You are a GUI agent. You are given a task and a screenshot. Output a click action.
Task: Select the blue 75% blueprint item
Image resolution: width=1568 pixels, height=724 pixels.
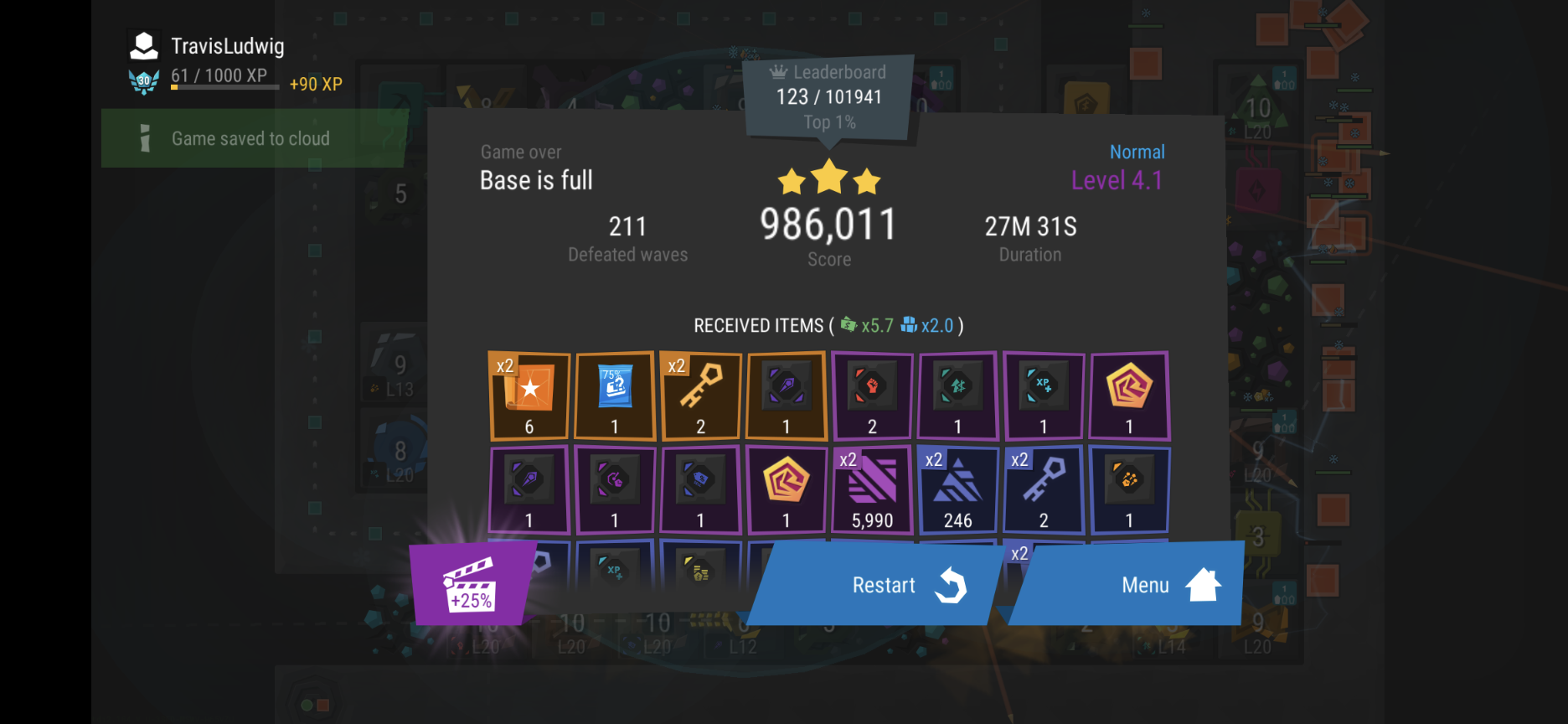615,396
